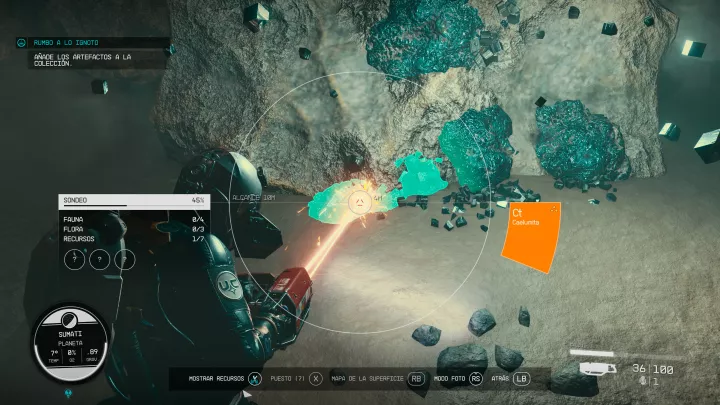Choose the Mostrar Recursos option
Image resolution: width=720 pixels, height=405 pixels.
pyautogui.click(x=254, y=379)
